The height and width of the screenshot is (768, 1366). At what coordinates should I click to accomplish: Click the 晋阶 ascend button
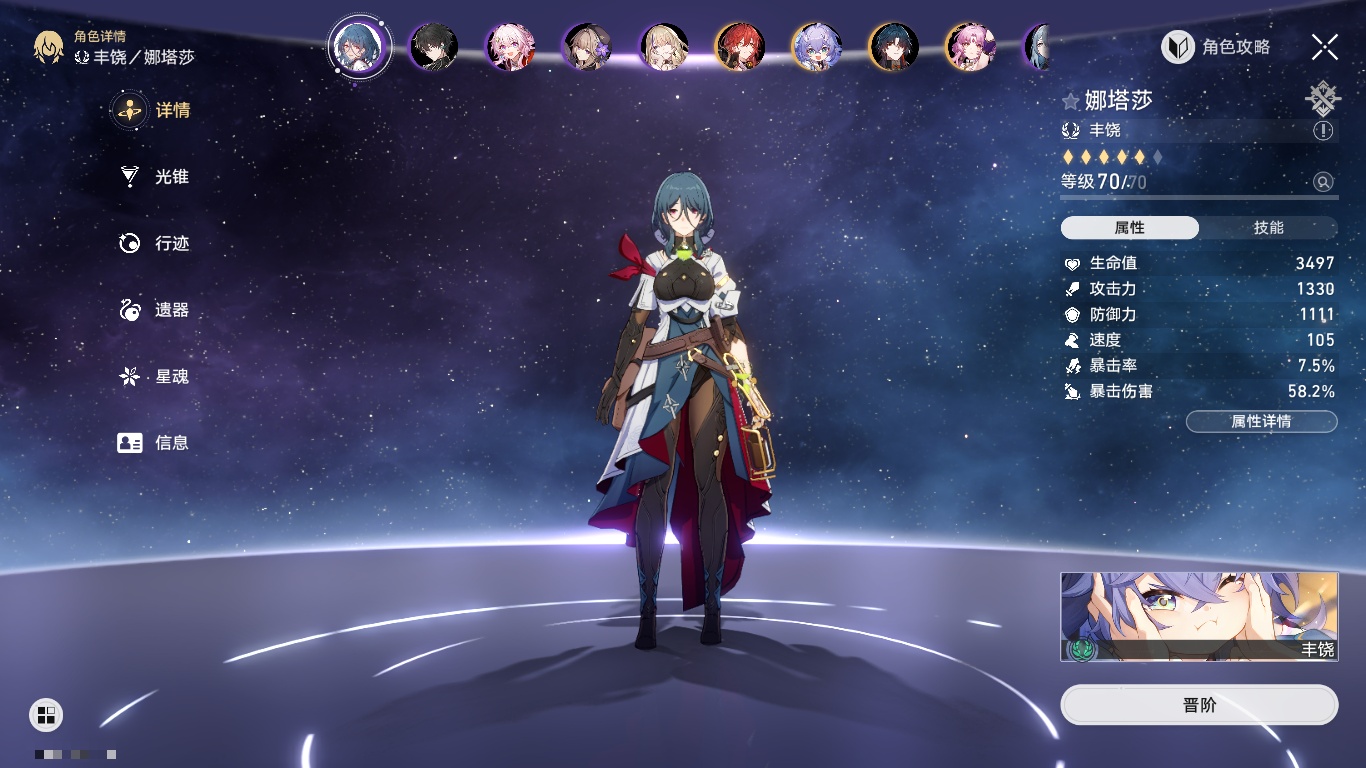[x=1199, y=705]
